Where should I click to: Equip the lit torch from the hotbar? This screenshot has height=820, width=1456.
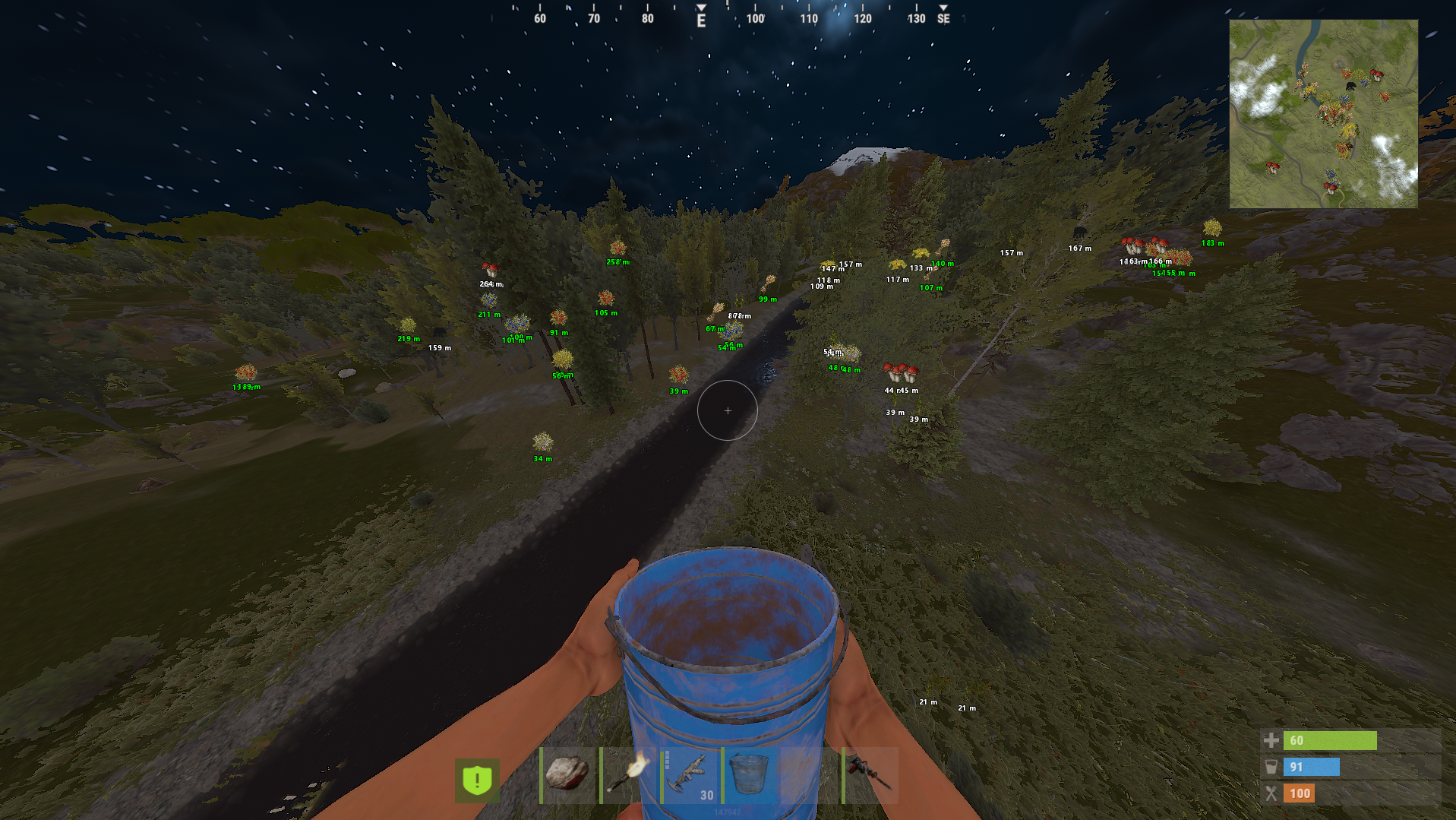629,775
